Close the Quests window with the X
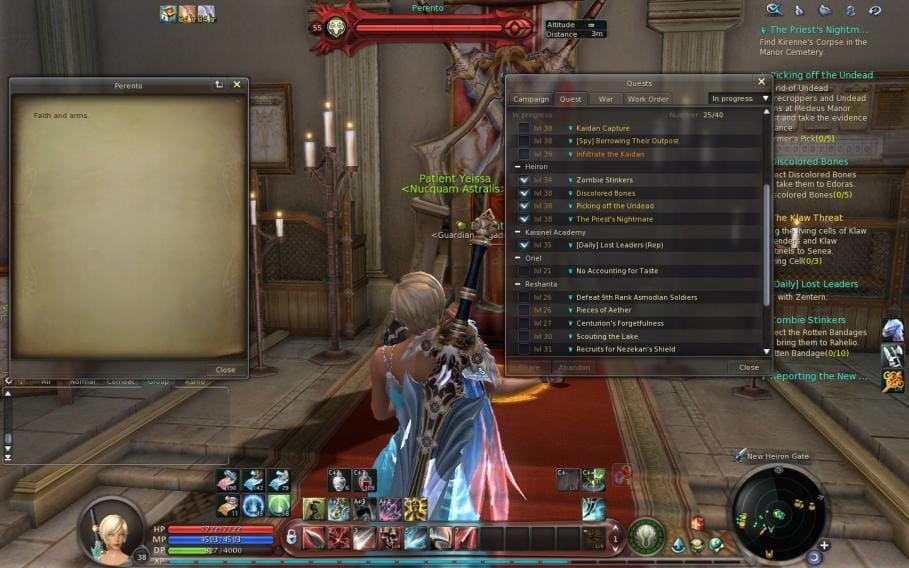The image size is (909, 568). tap(761, 82)
